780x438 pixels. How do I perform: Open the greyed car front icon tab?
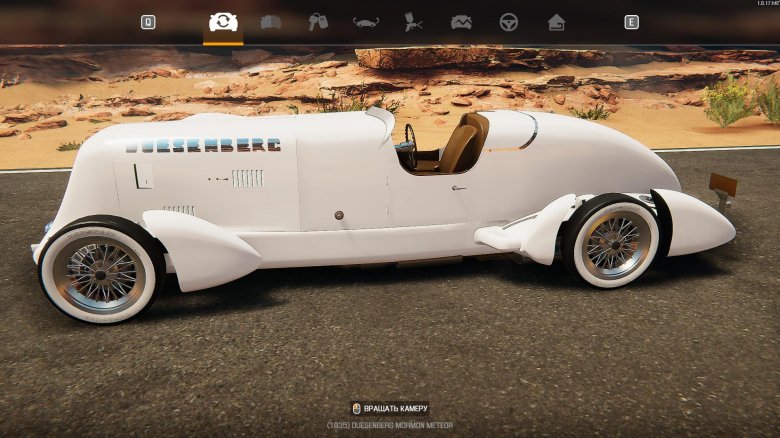(x=271, y=22)
